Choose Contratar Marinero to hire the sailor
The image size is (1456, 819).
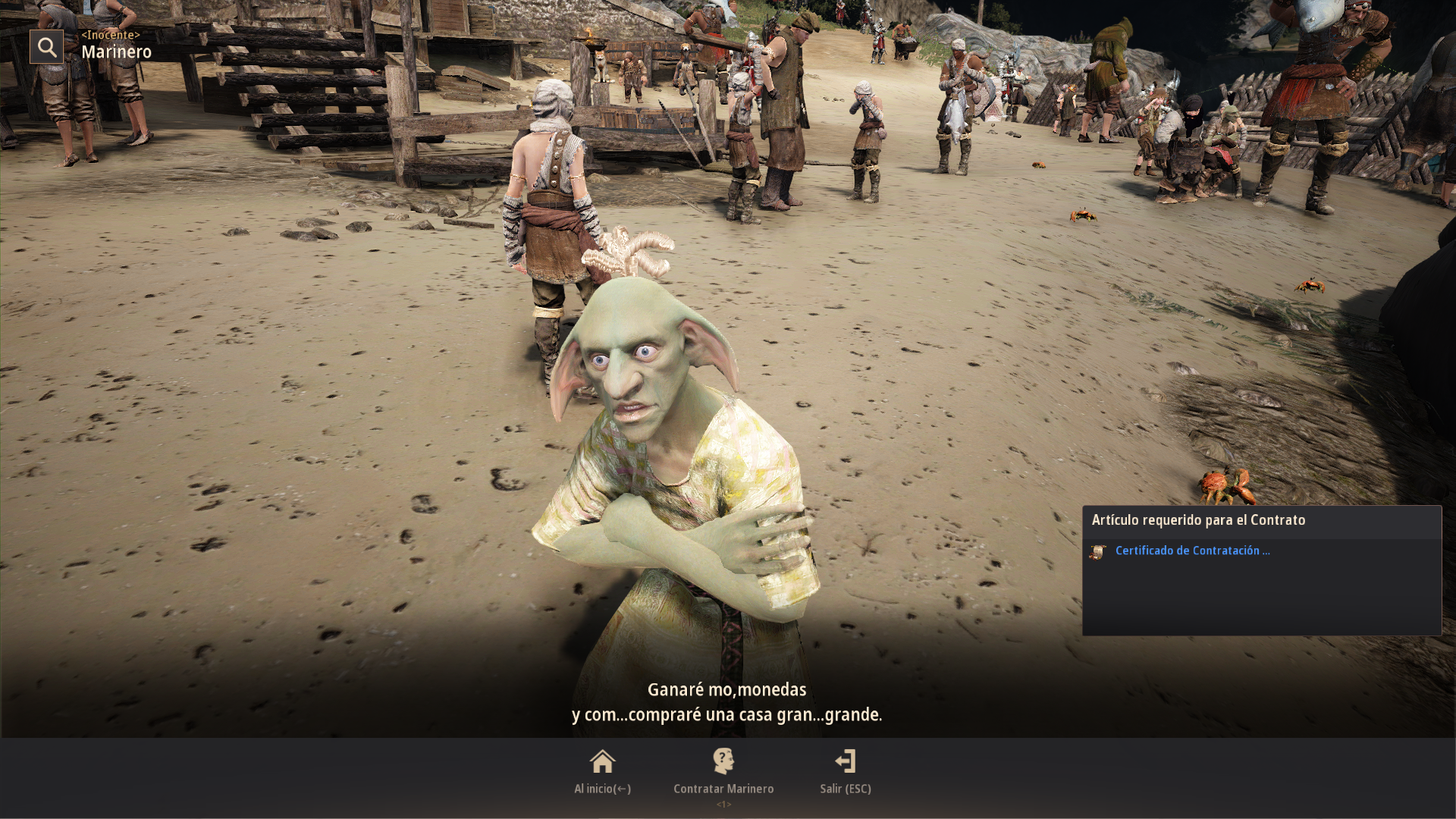[x=723, y=770]
